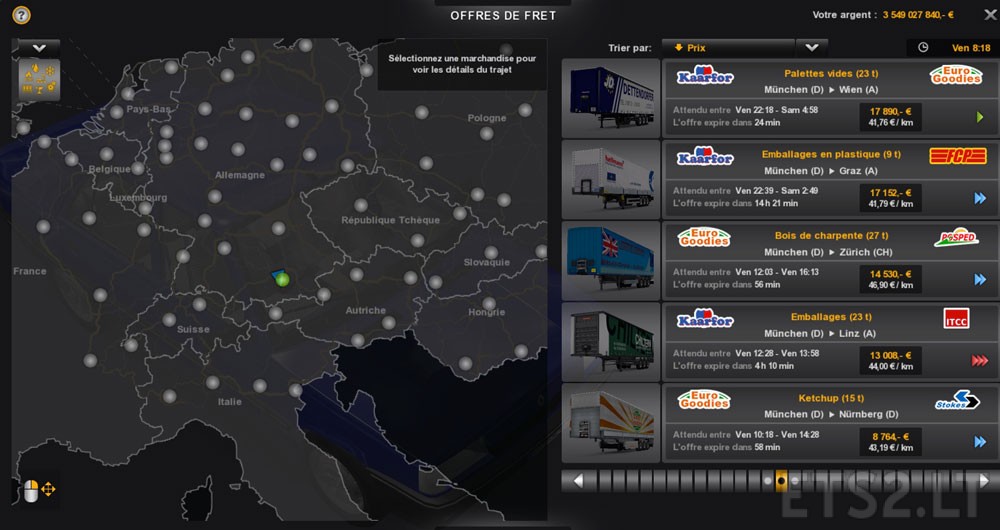1000x530 pixels.
Task: Click the Ketchup trailer thumbnail
Action: [x=611, y=422]
